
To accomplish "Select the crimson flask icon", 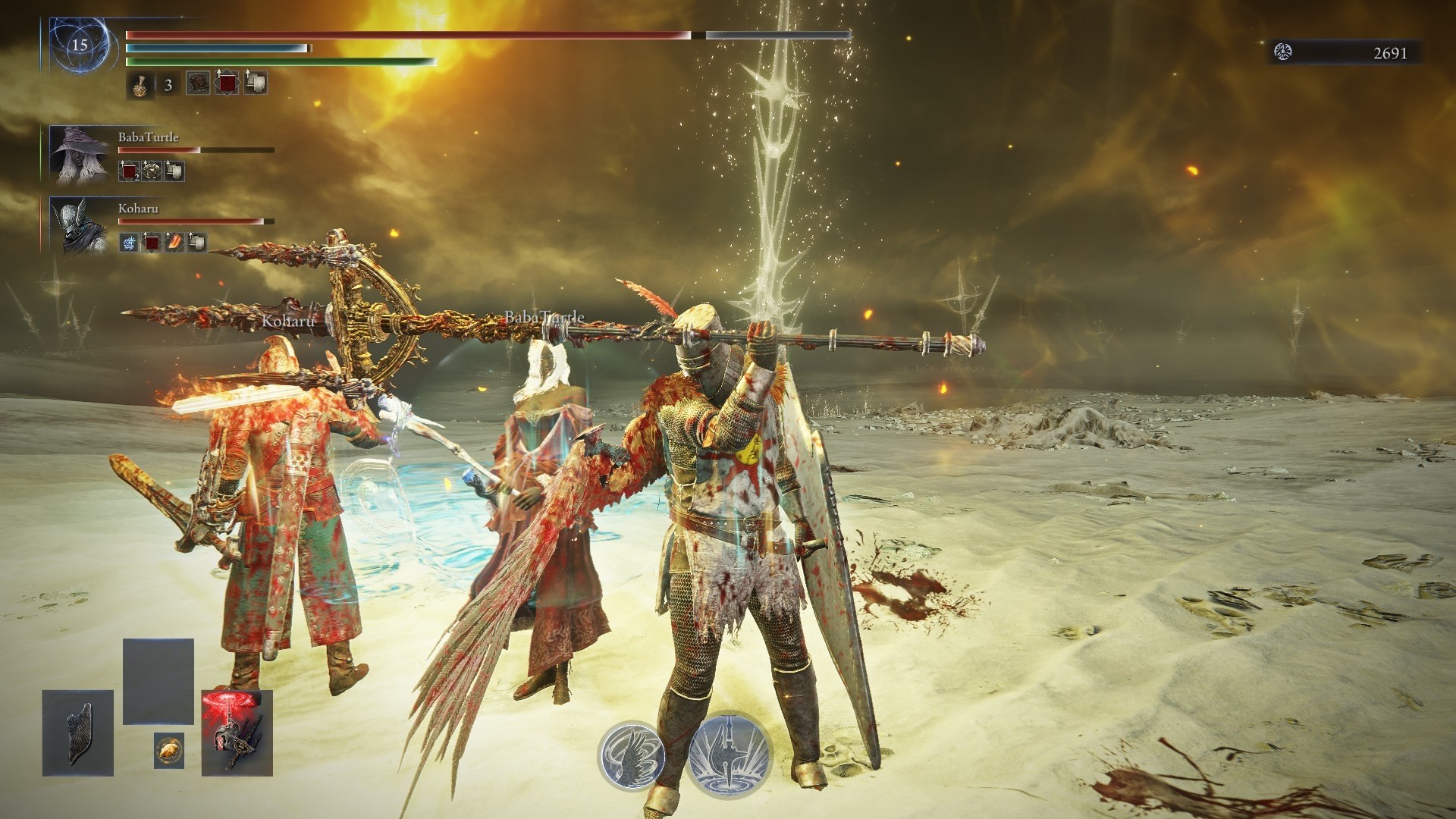I will 140,85.
